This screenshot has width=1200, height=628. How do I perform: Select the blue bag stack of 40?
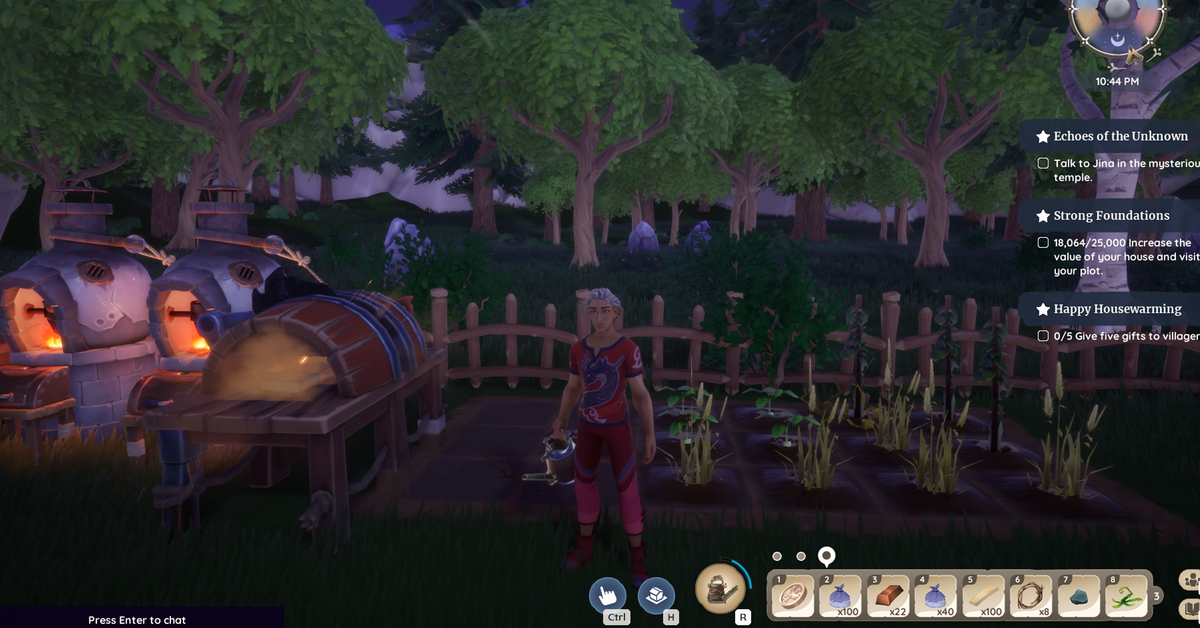(935, 597)
